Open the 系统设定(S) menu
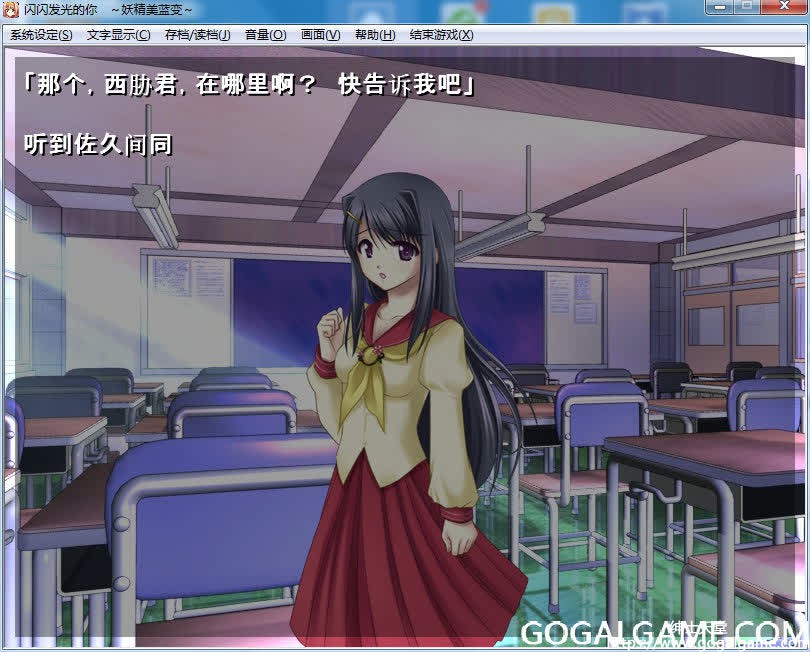 41,35
